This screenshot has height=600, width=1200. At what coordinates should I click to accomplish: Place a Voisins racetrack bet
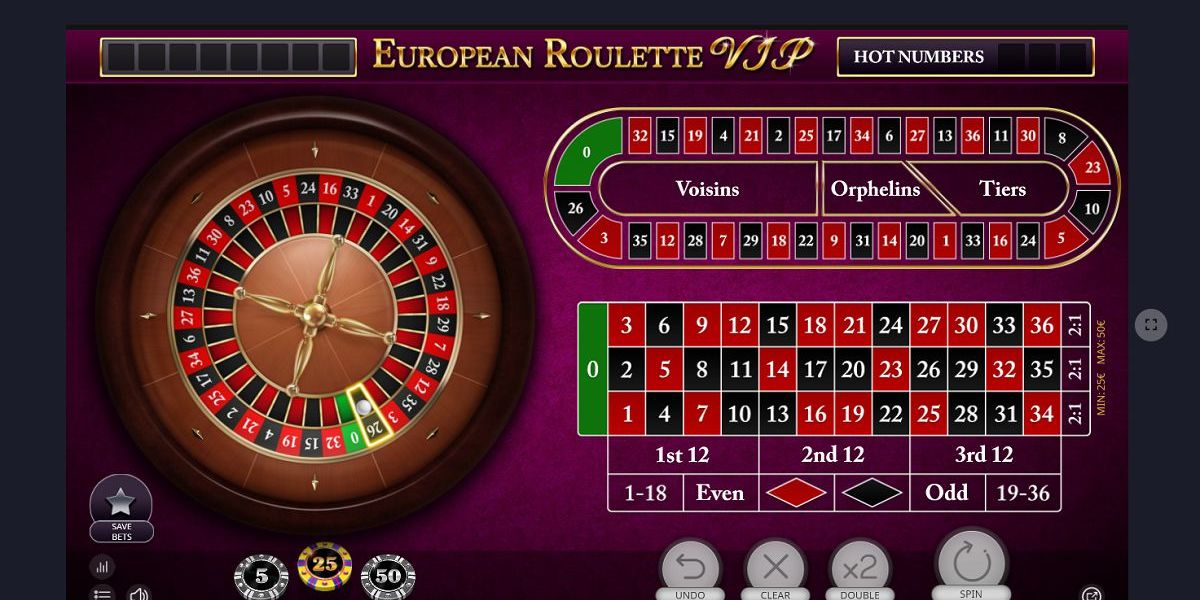707,189
